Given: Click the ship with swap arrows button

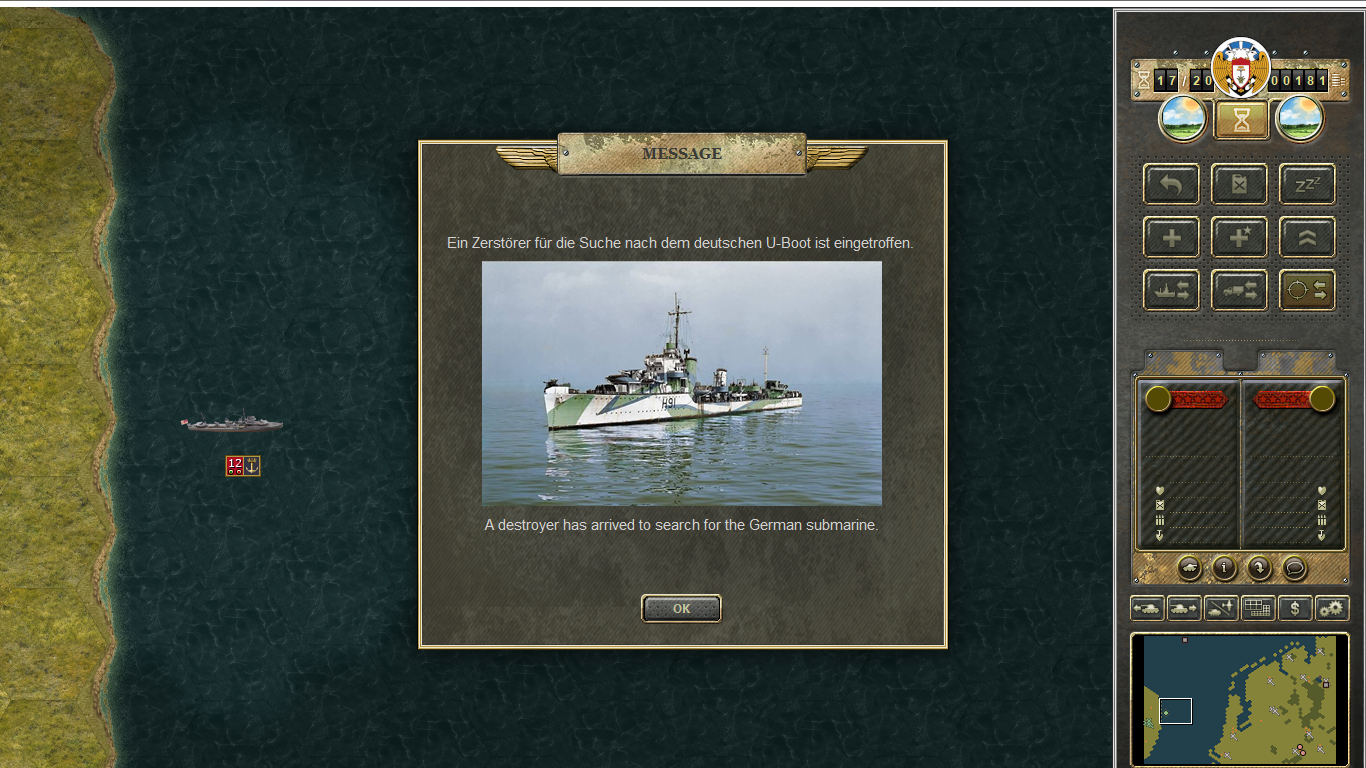Looking at the screenshot, I should click(x=1171, y=290).
